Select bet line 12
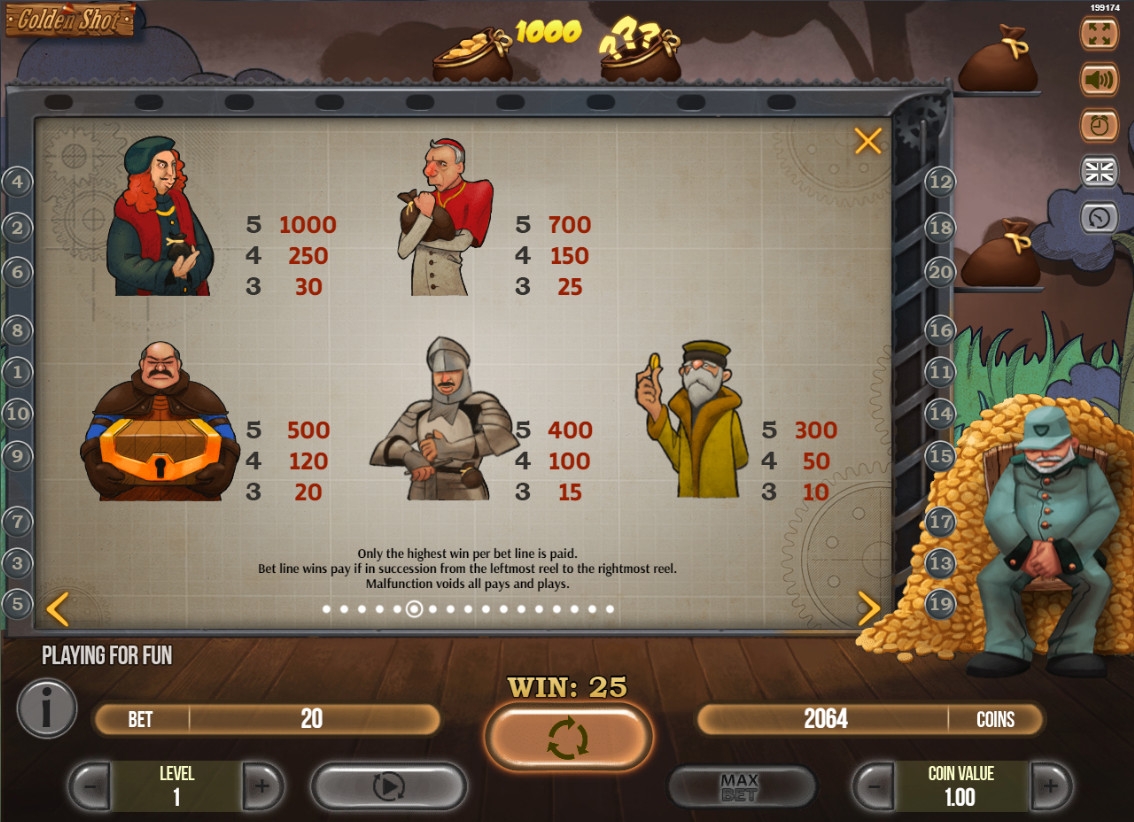Viewport: 1134px width, 822px height. click(940, 181)
